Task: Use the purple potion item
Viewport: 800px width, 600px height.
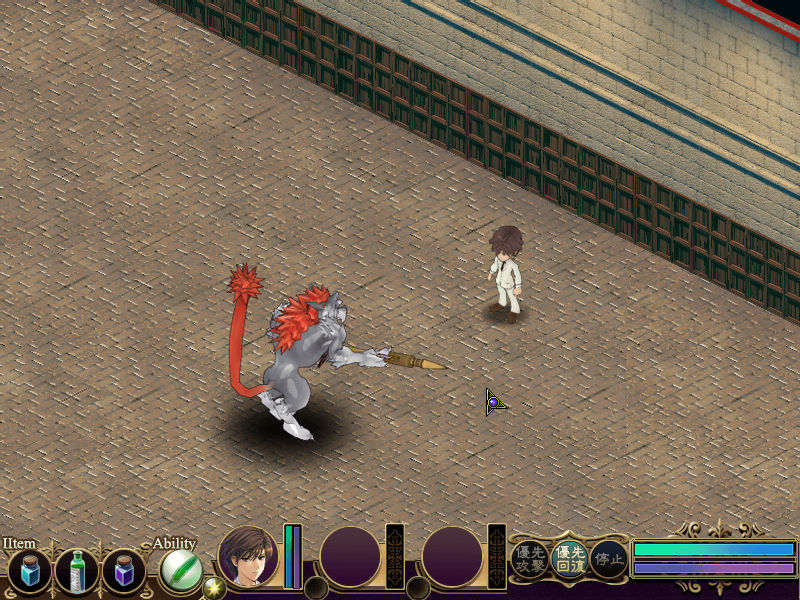Action: [x=124, y=572]
